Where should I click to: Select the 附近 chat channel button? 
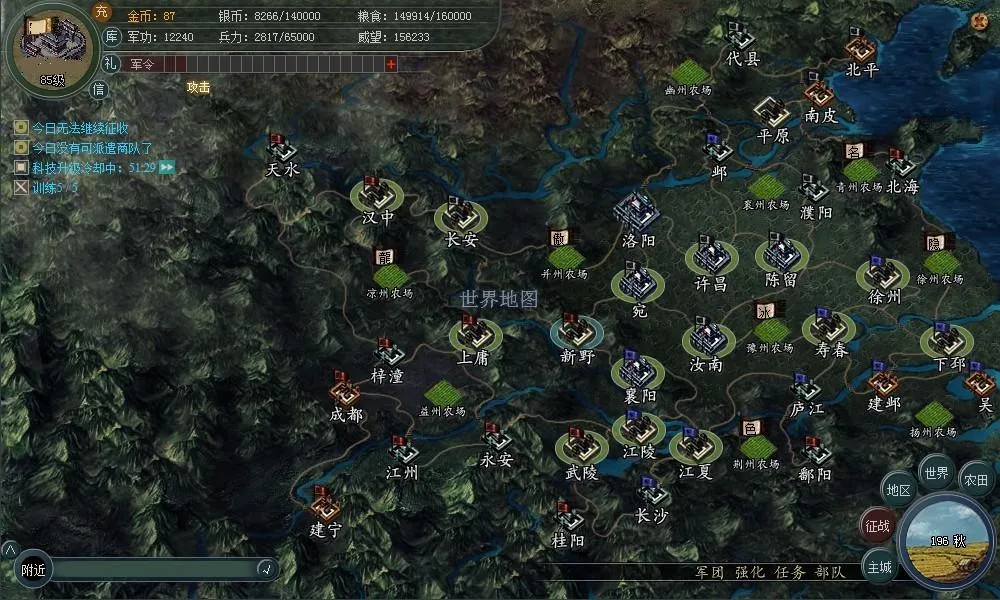point(34,569)
